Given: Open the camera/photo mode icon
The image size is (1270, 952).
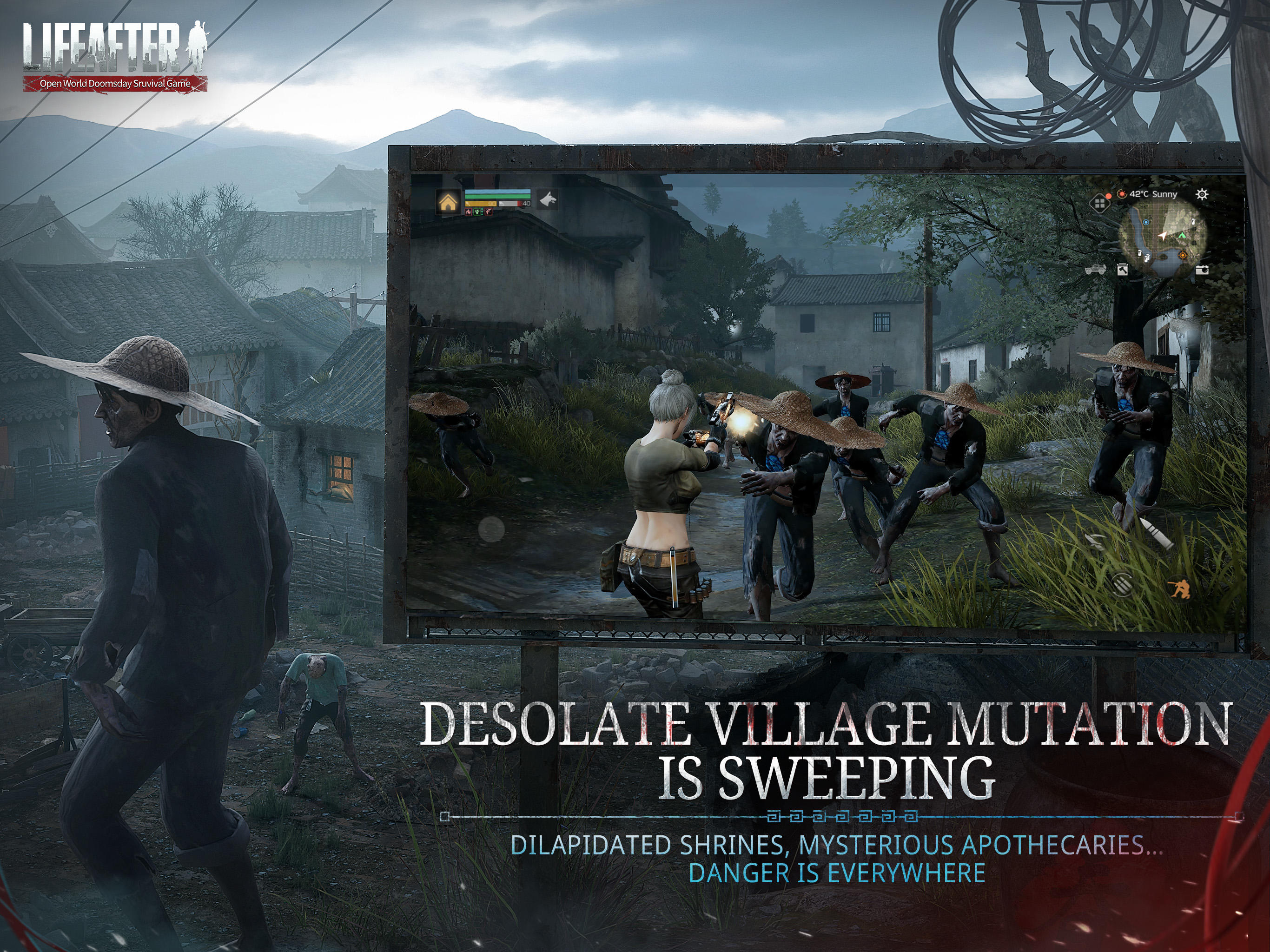Looking at the screenshot, I should (x=1203, y=271).
